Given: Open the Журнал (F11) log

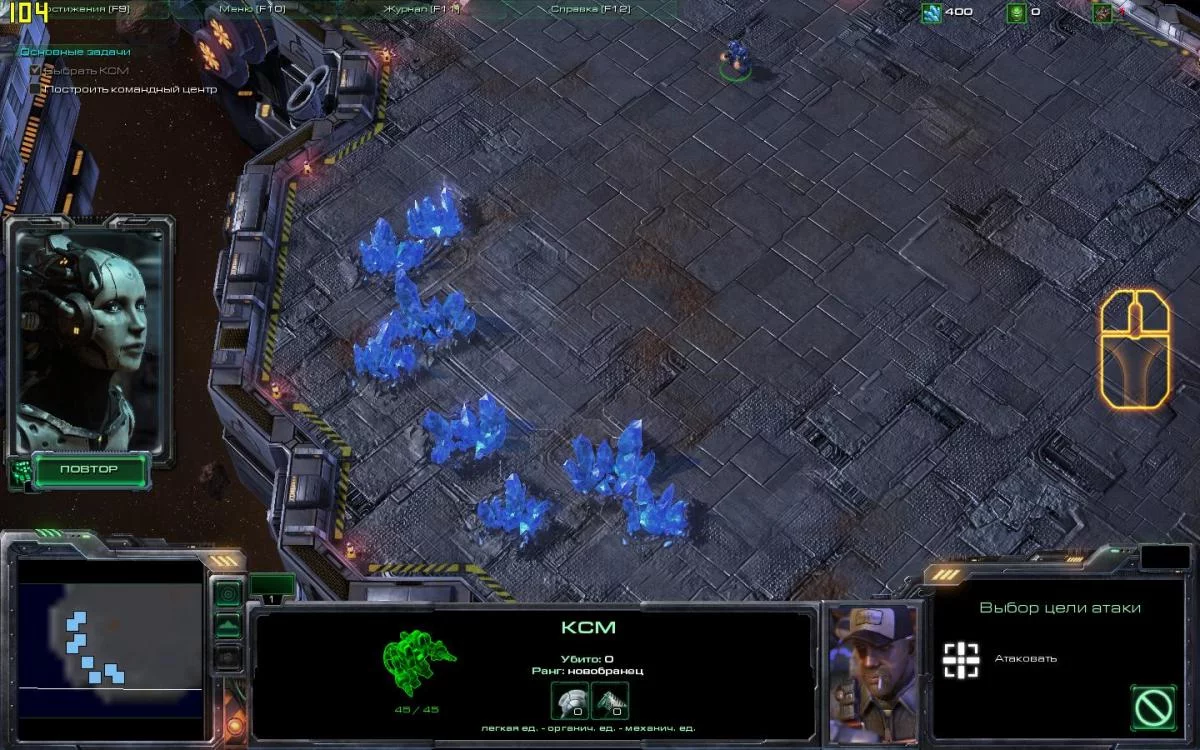Looking at the screenshot, I should tap(421, 9).
